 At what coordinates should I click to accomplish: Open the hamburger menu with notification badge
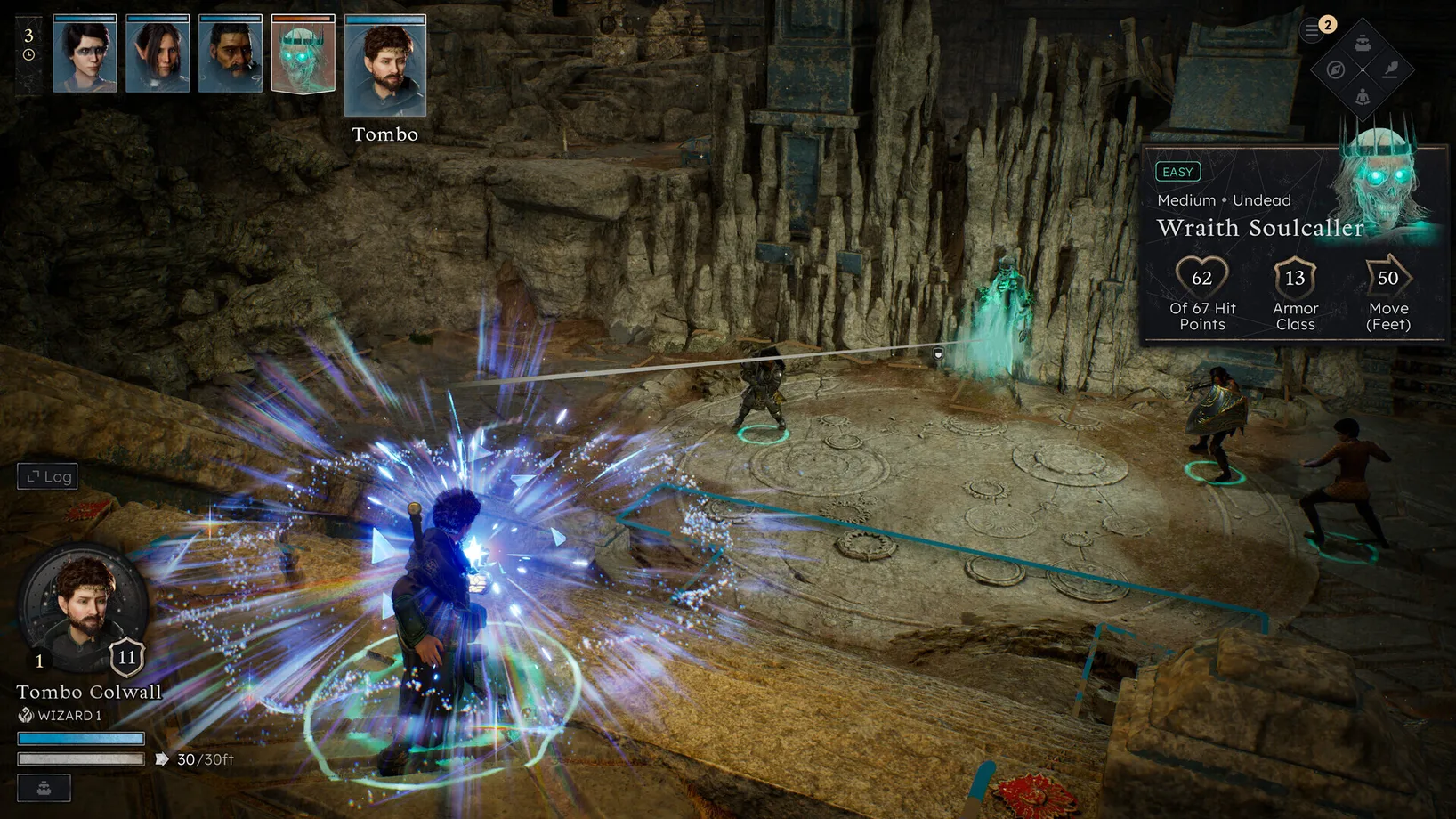[x=1312, y=30]
